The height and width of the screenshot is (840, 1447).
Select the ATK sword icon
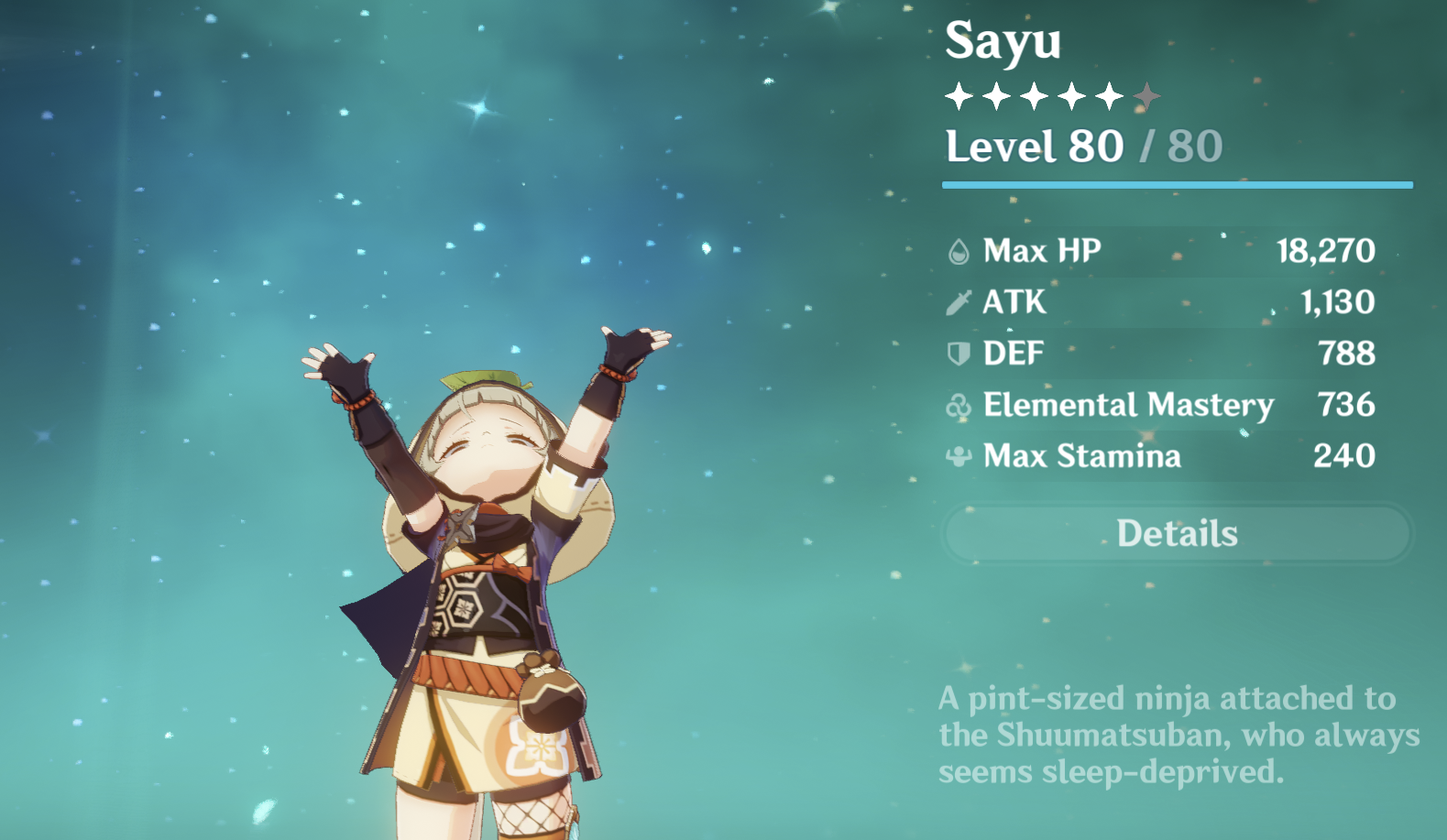click(x=959, y=300)
